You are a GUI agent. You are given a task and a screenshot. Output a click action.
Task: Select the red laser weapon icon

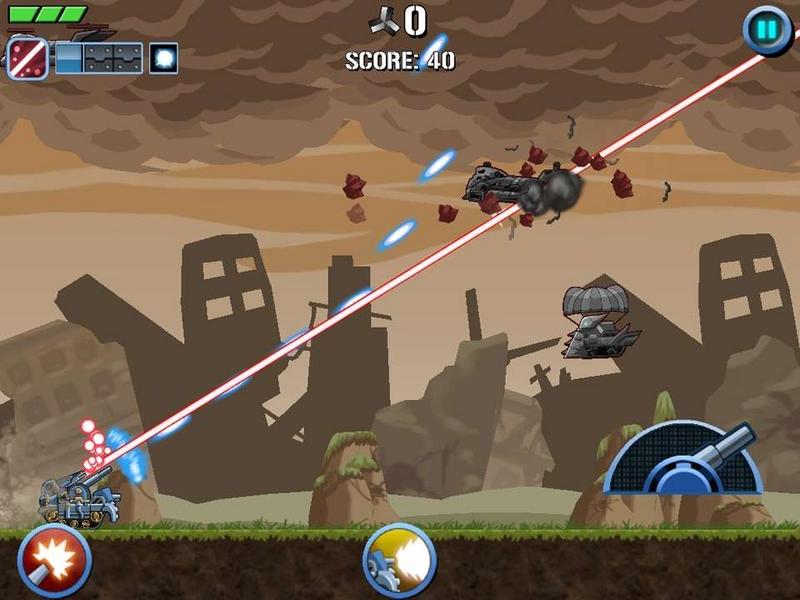click(x=28, y=56)
